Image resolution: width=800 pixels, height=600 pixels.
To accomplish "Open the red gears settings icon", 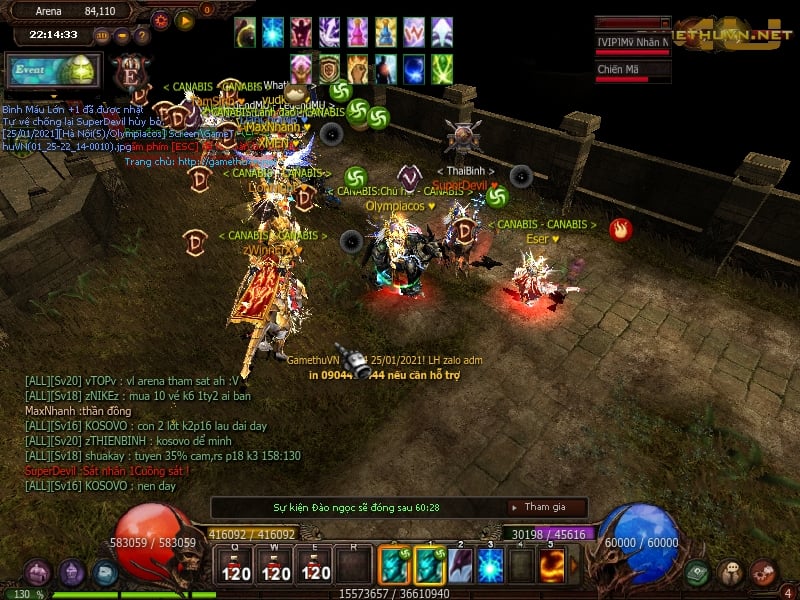I will pos(764,573).
